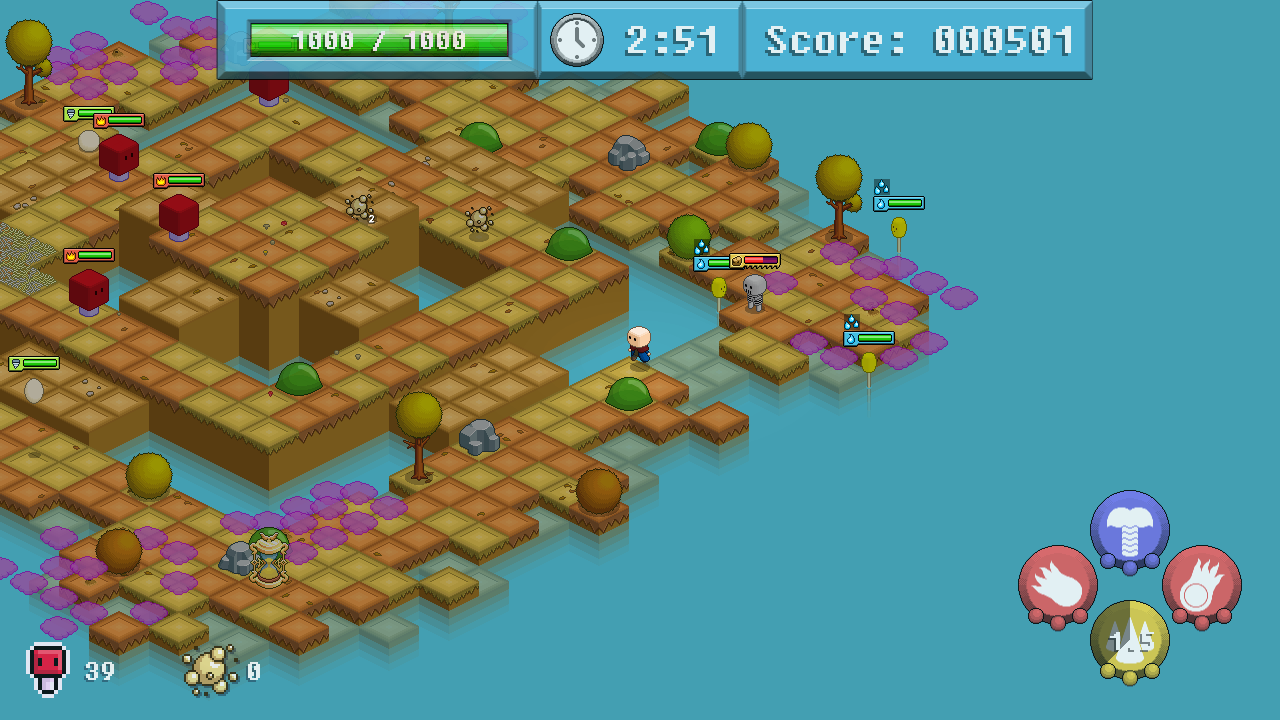Activate the blue water geyser ability
The height and width of the screenshot is (720, 1280).
click(1129, 530)
